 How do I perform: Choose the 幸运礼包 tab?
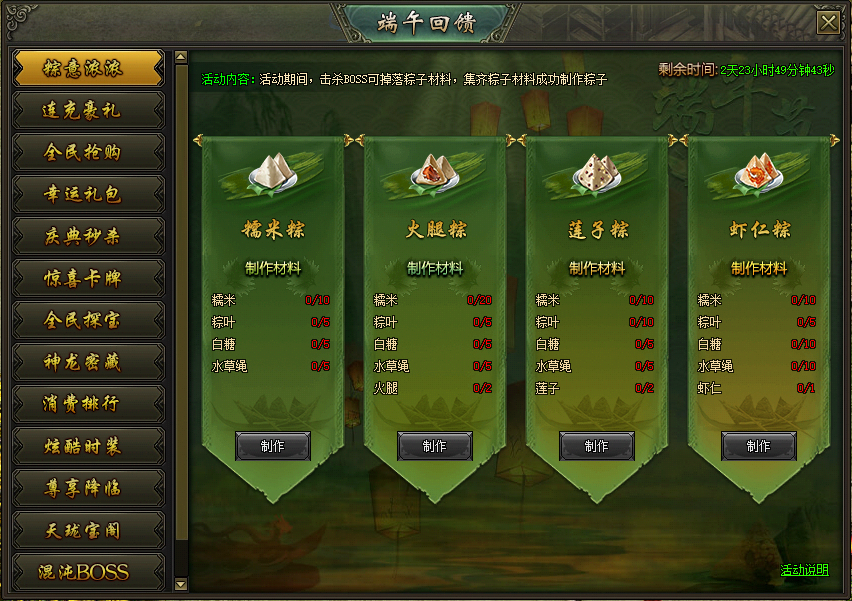88,194
